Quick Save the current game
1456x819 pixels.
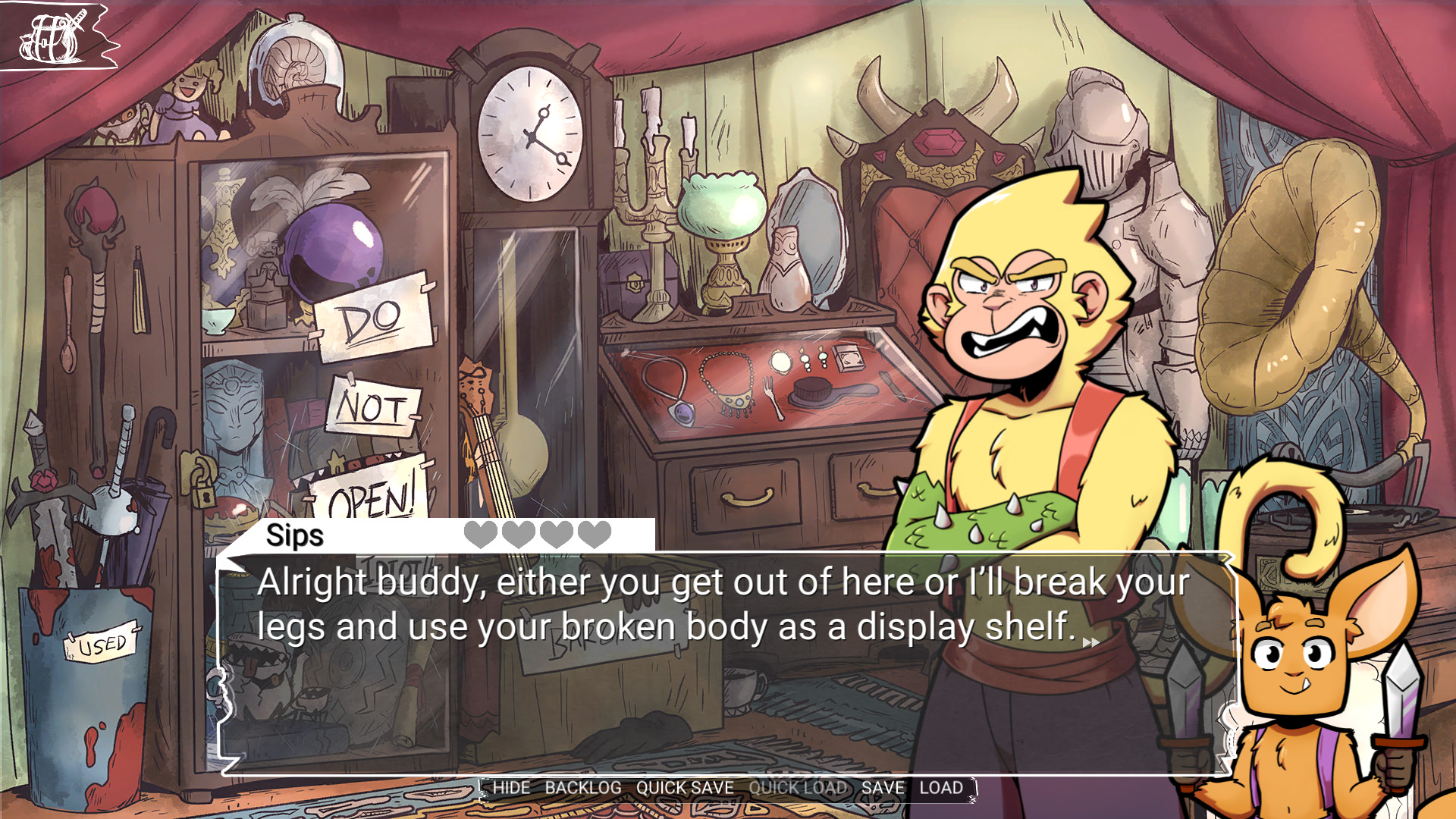coord(685,788)
